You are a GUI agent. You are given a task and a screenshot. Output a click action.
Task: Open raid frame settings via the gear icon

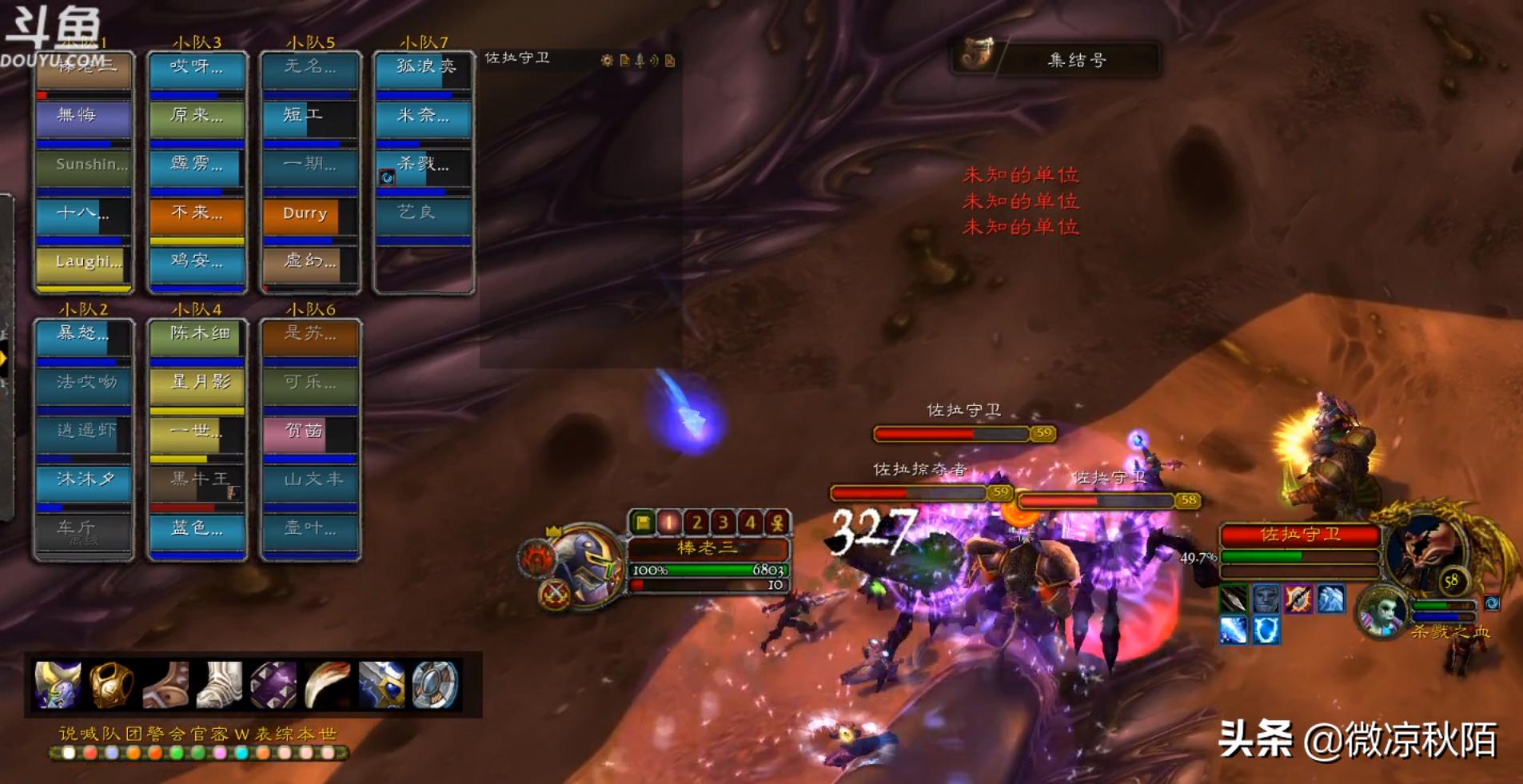(606, 60)
